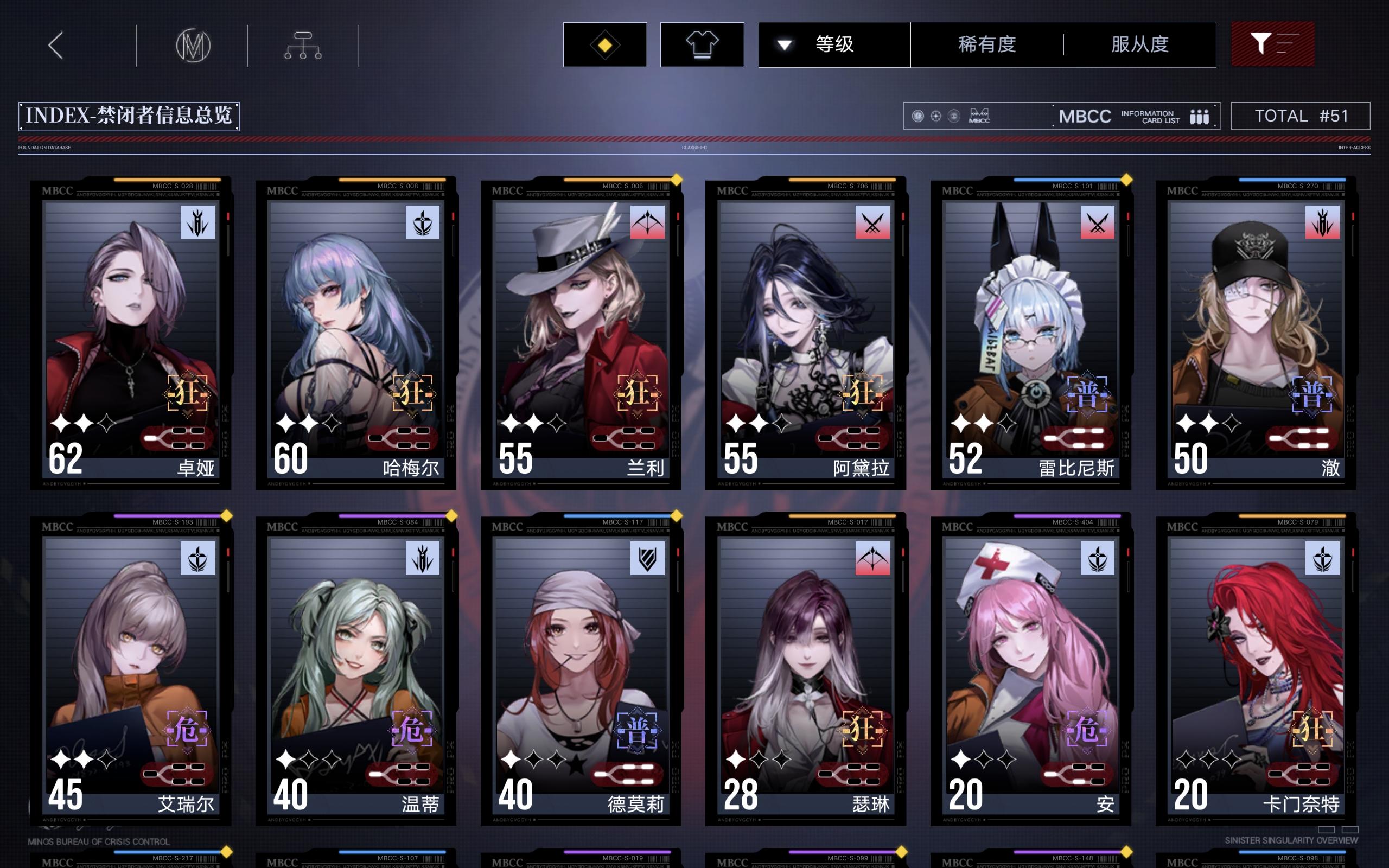
Task: Toggle the yellow diamond marker on 雷比尼斯's card
Action: (x=1126, y=180)
